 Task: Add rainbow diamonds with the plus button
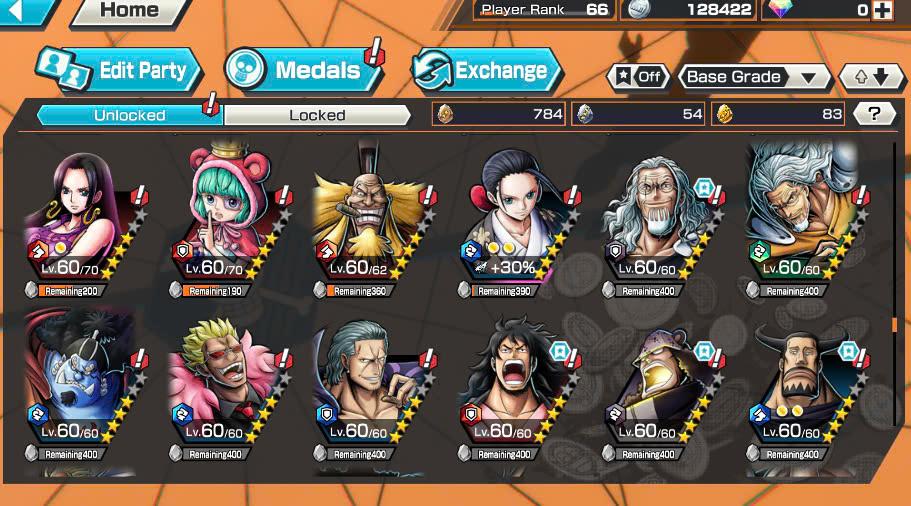pyautogui.click(x=881, y=10)
